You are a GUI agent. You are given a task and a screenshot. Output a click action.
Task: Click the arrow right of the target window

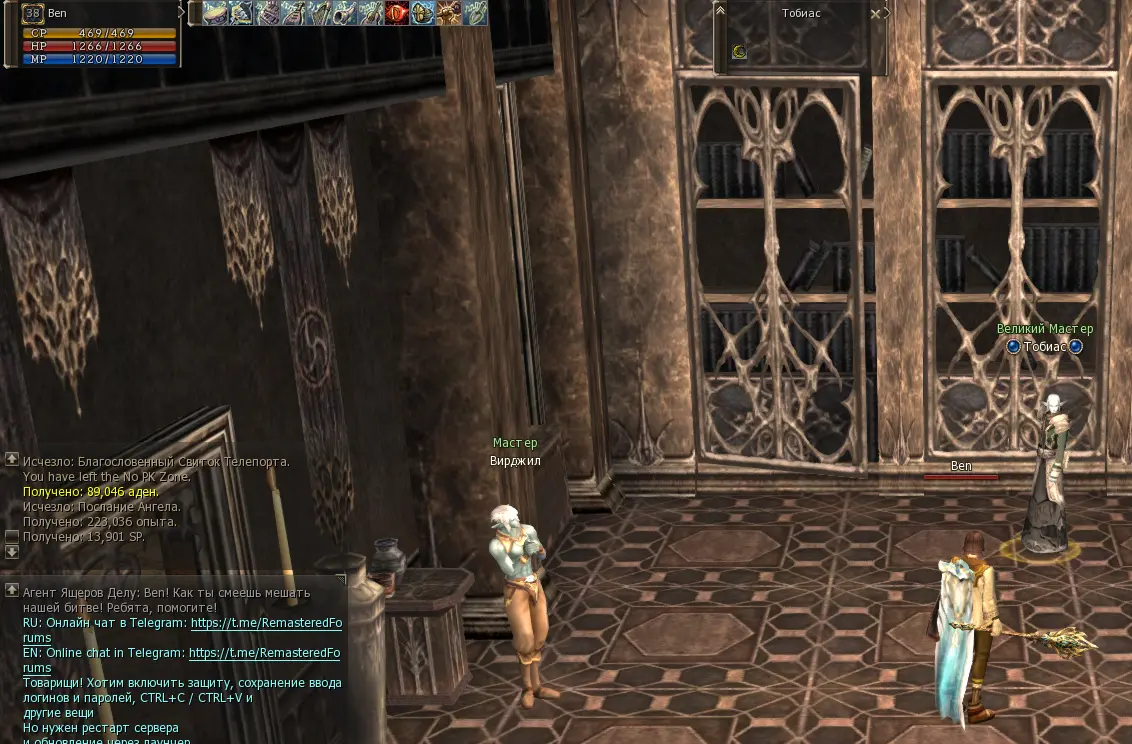pyautogui.click(x=887, y=14)
